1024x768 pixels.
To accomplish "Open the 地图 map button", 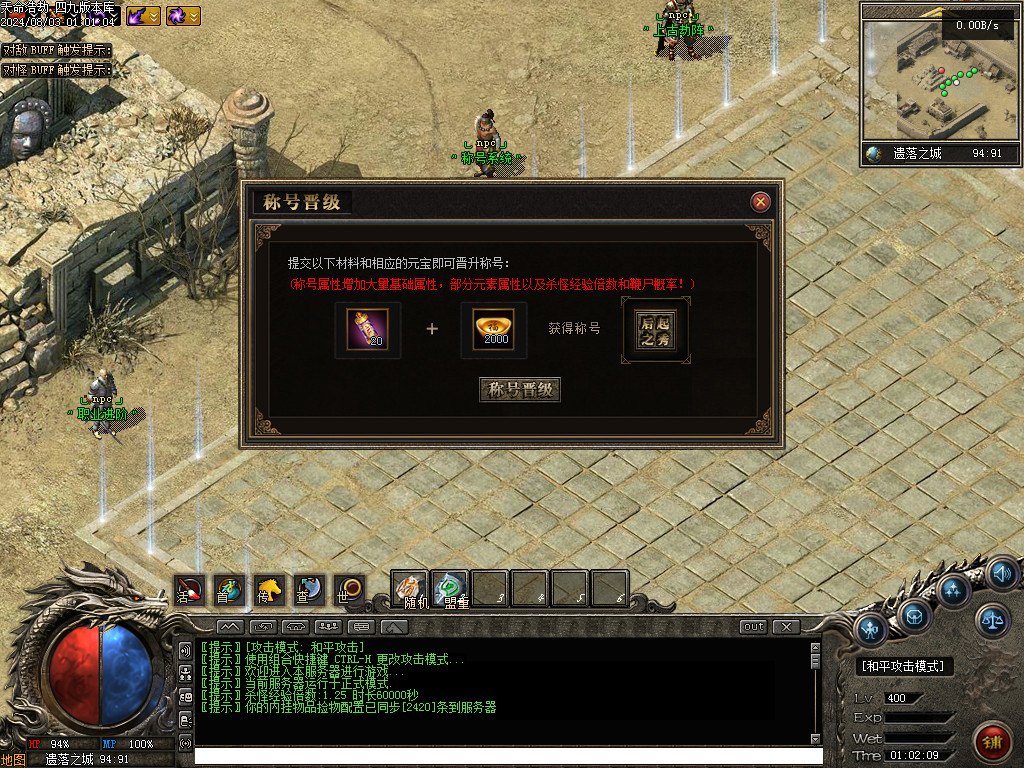I will 14,759.
